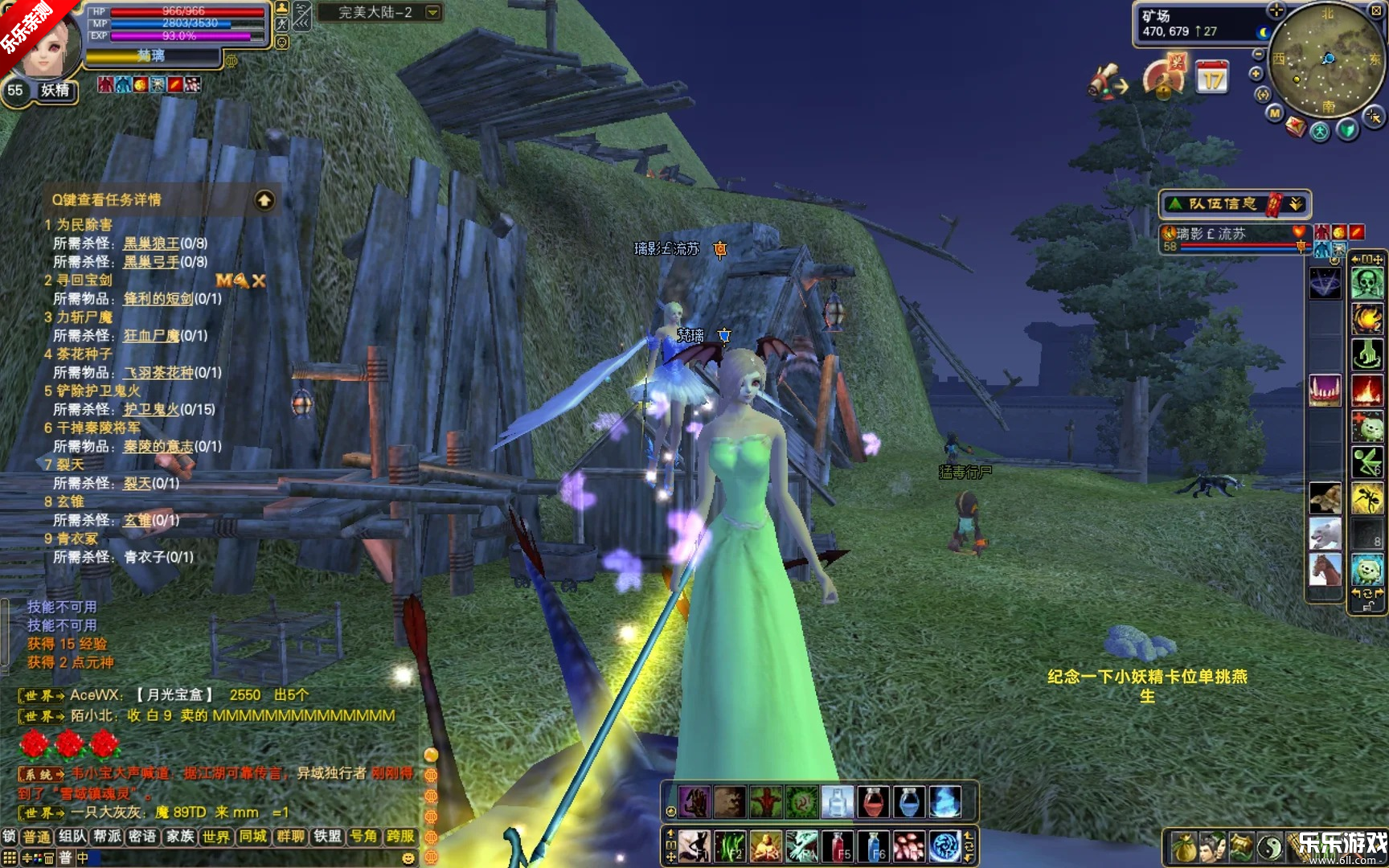Screen dimensions: 1389x868
Task: Open the chat emoji smiley picker
Action: pos(408,858)
